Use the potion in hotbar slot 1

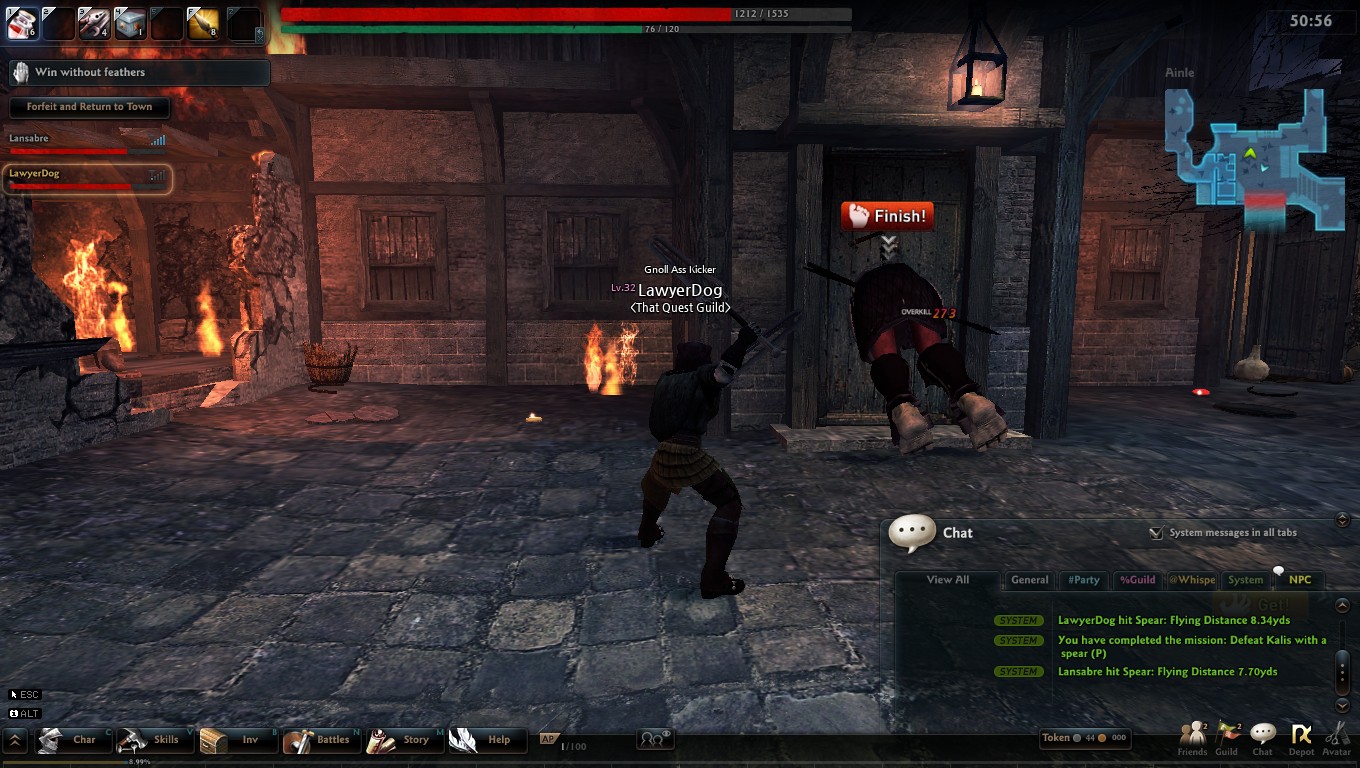(22, 23)
